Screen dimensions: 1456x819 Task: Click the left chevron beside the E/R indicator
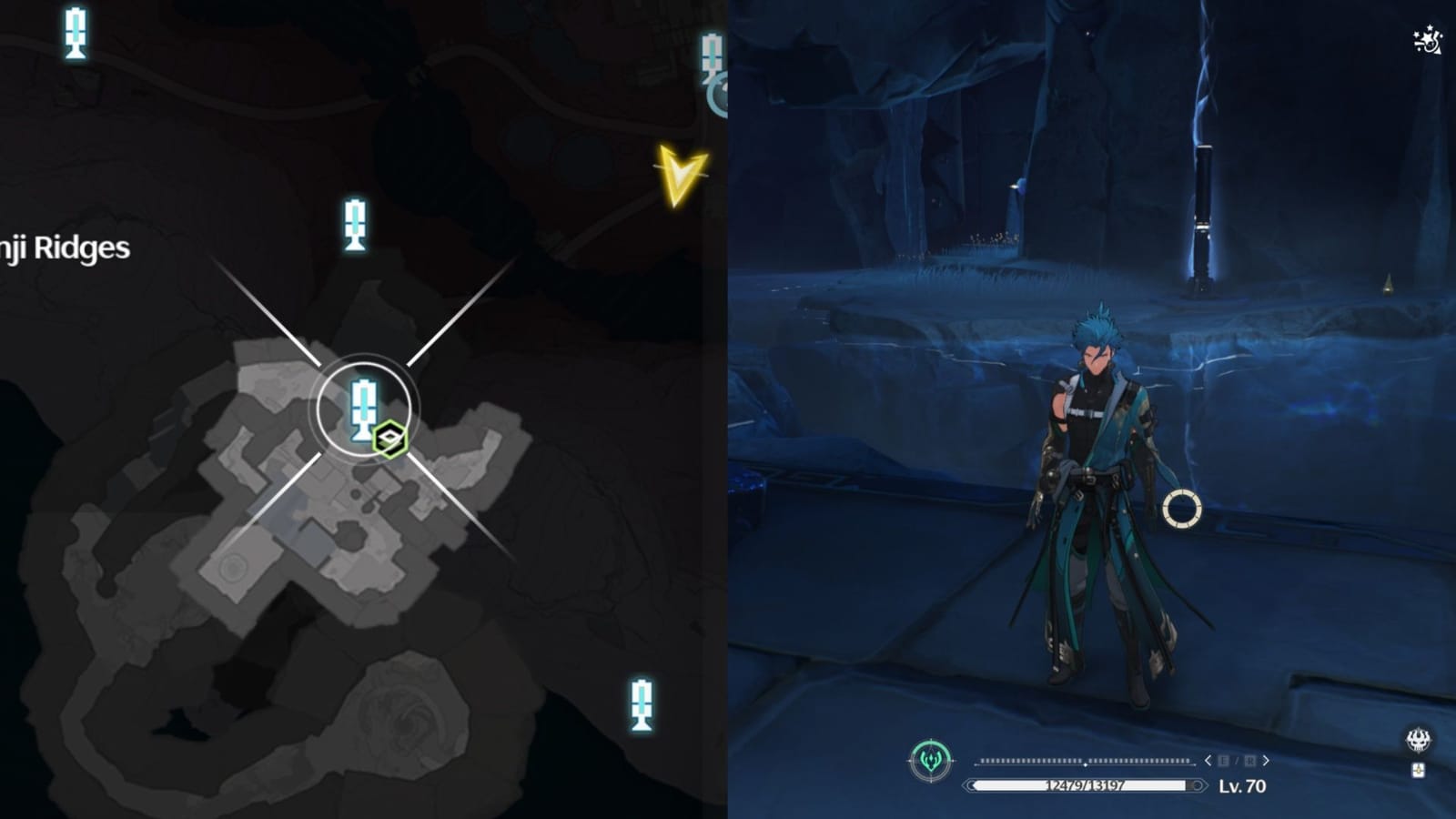[x=1208, y=760]
